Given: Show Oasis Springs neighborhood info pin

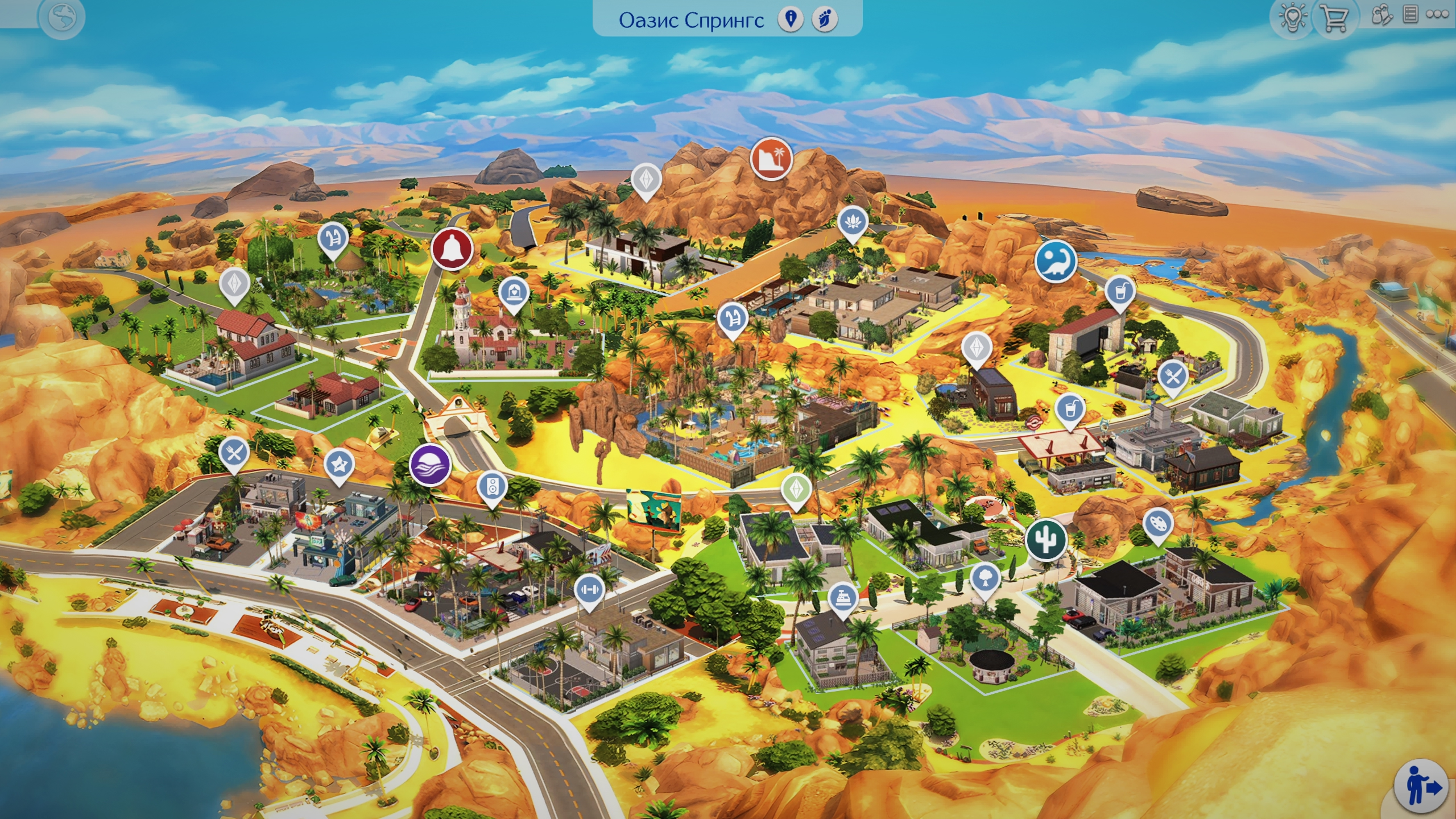Looking at the screenshot, I should (x=791, y=19).
